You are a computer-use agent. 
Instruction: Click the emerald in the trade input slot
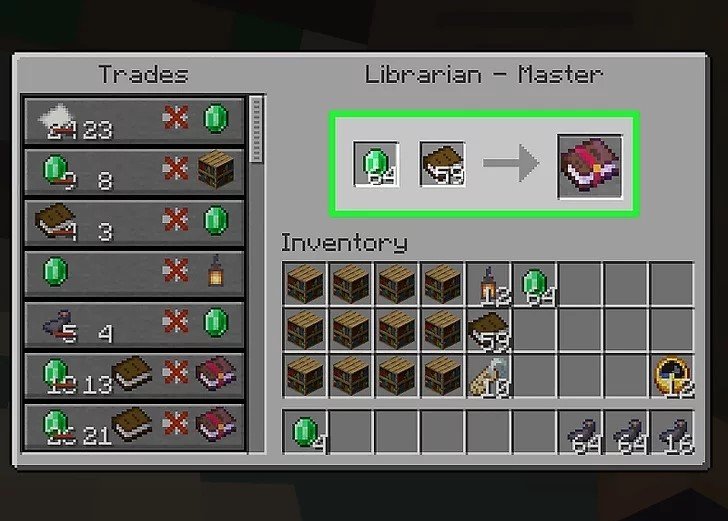coord(375,163)
